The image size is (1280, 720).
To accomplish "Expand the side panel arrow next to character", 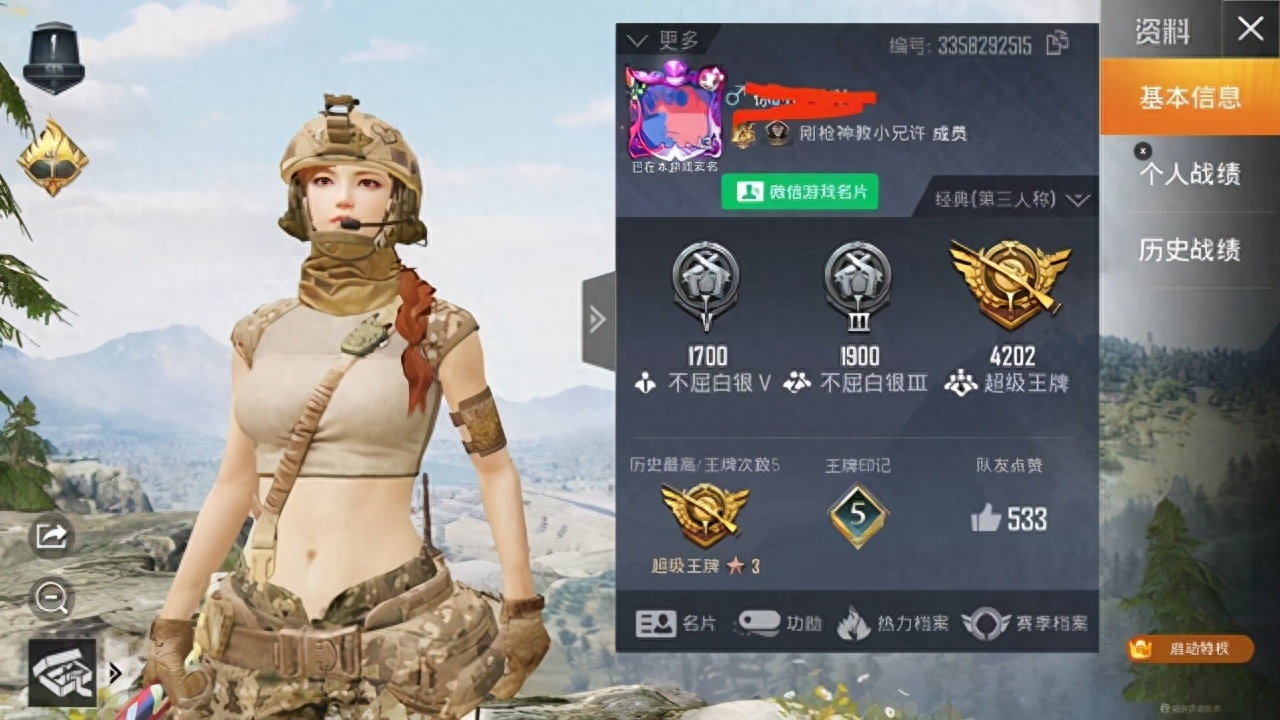I will tap(597, 320).
